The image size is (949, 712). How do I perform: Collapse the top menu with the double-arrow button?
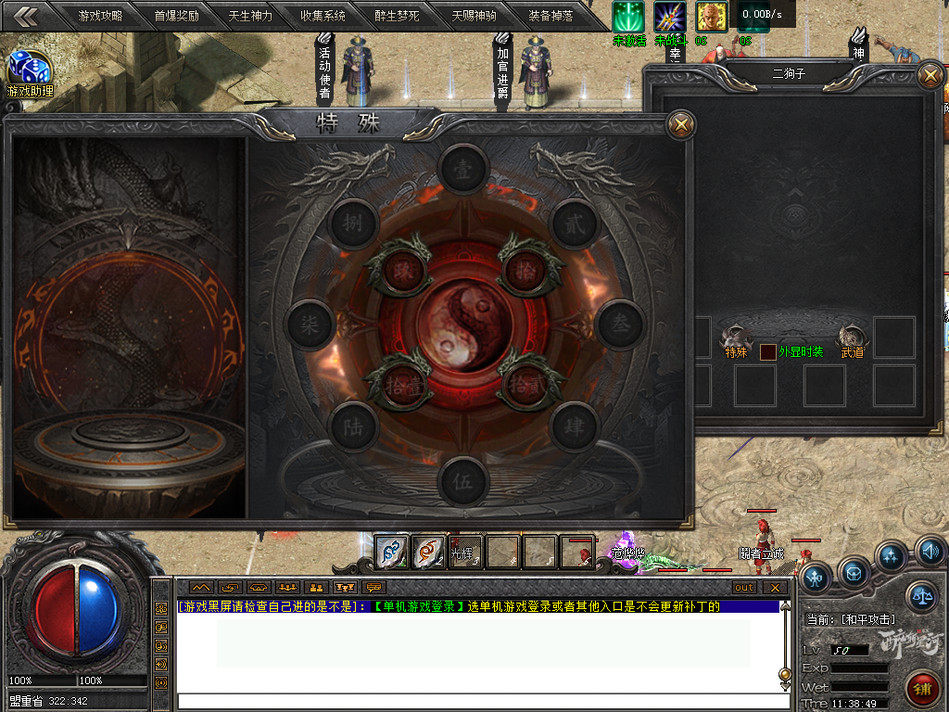tap(27, 16)
